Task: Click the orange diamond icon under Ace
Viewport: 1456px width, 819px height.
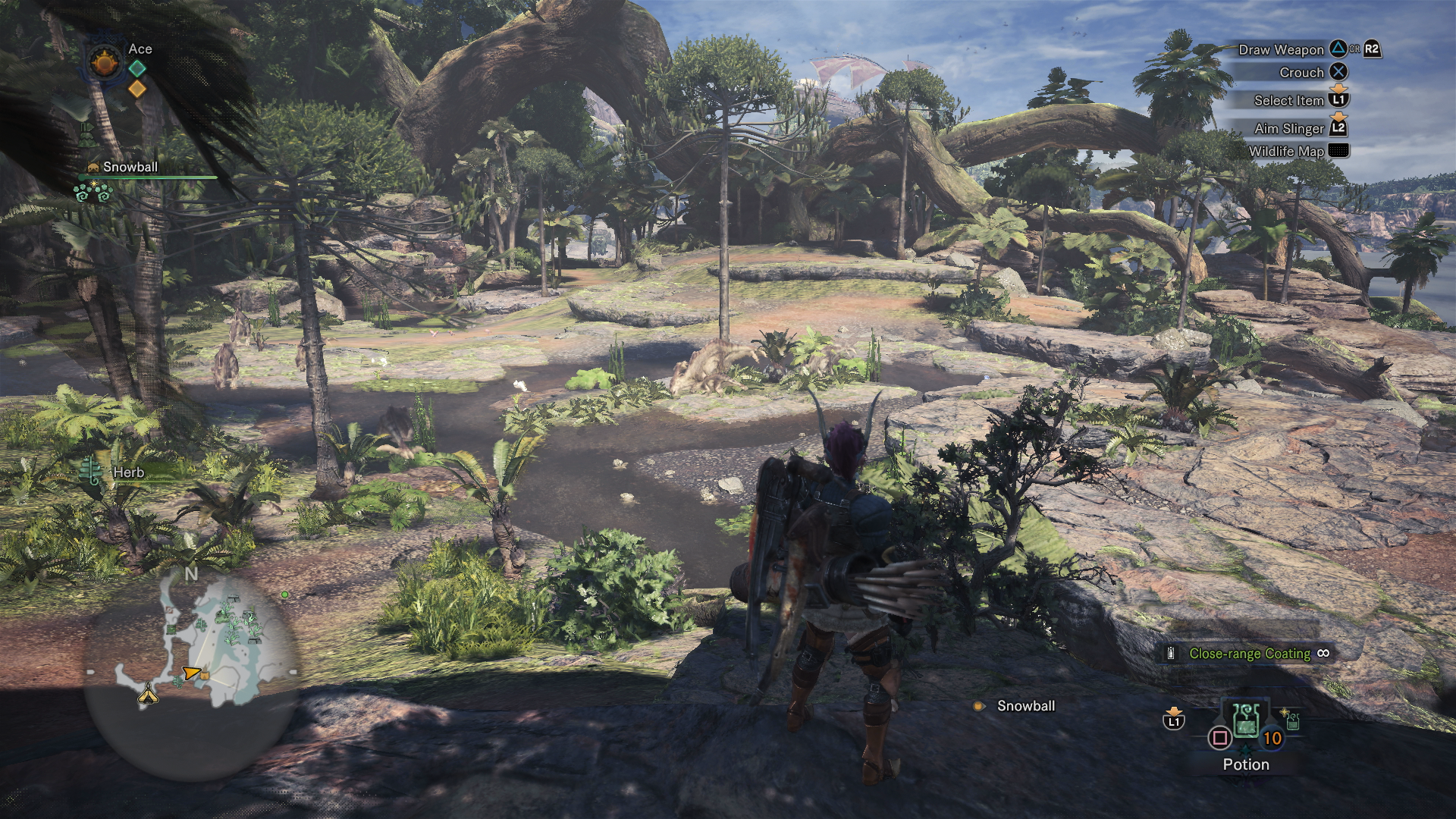Action: pos(137,89)
